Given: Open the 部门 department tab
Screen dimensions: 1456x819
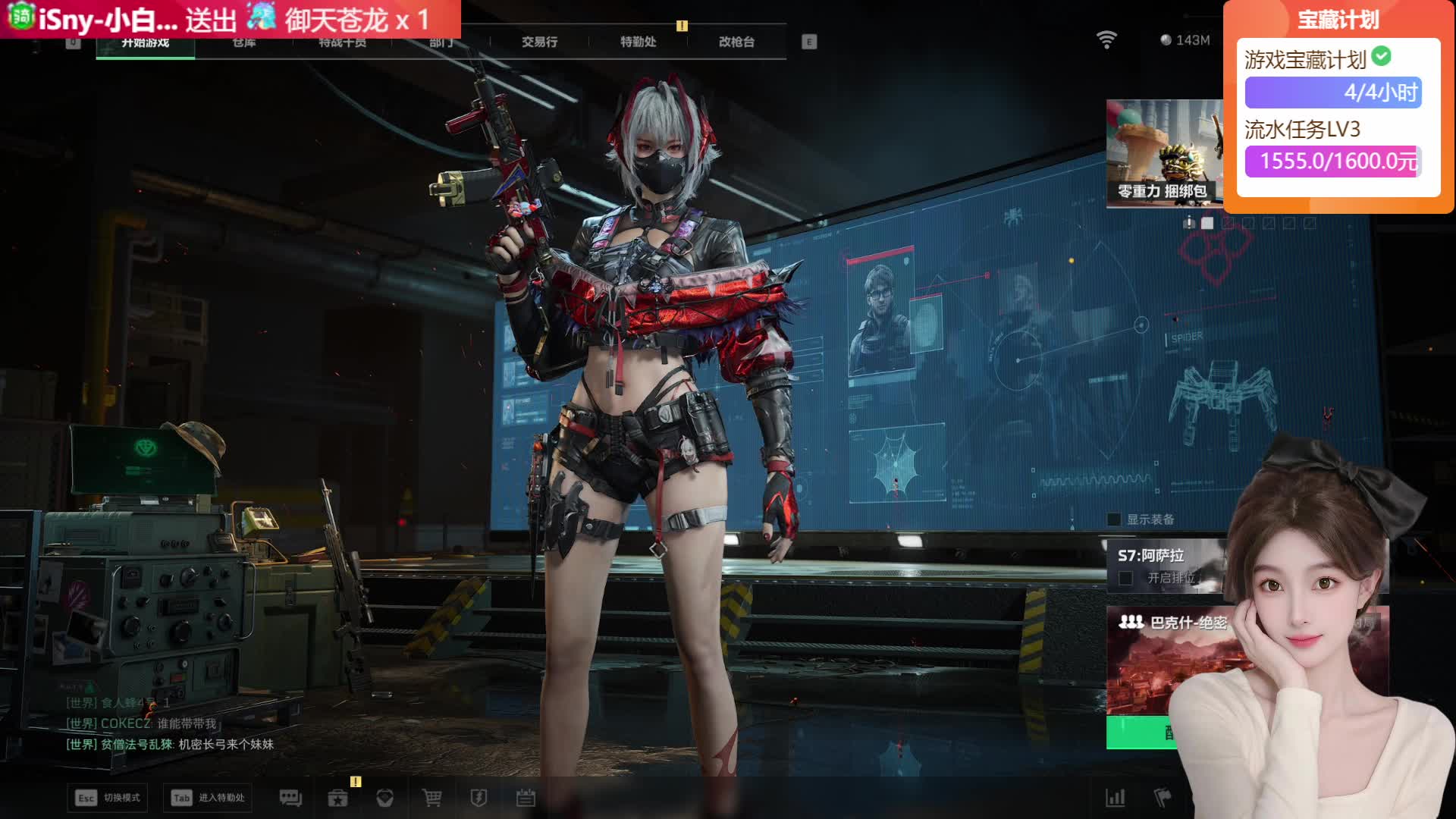Looking at the screenshot, I should click(x=441, y=43).
